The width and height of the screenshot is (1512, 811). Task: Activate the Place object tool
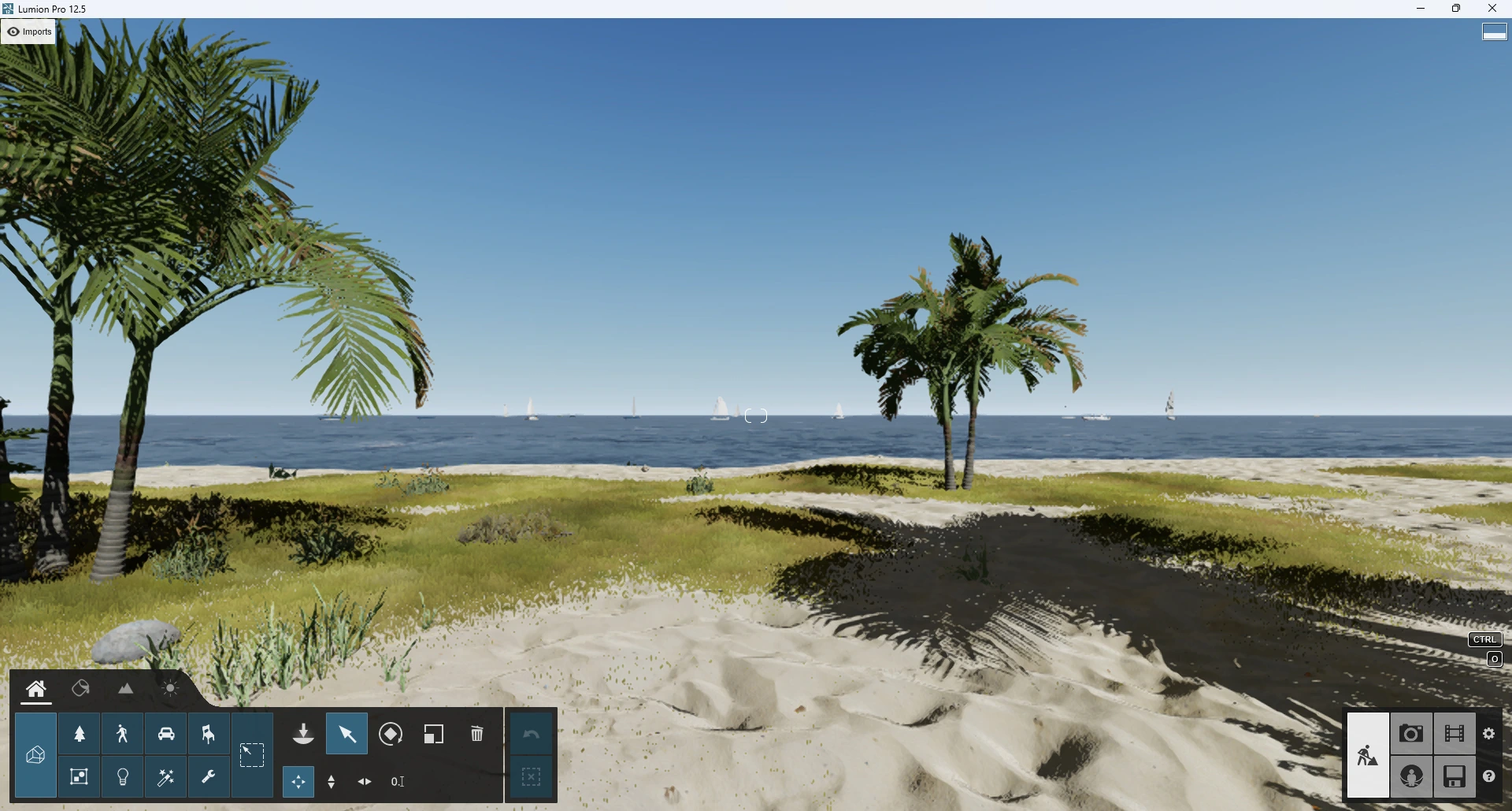tap(303, 735)
